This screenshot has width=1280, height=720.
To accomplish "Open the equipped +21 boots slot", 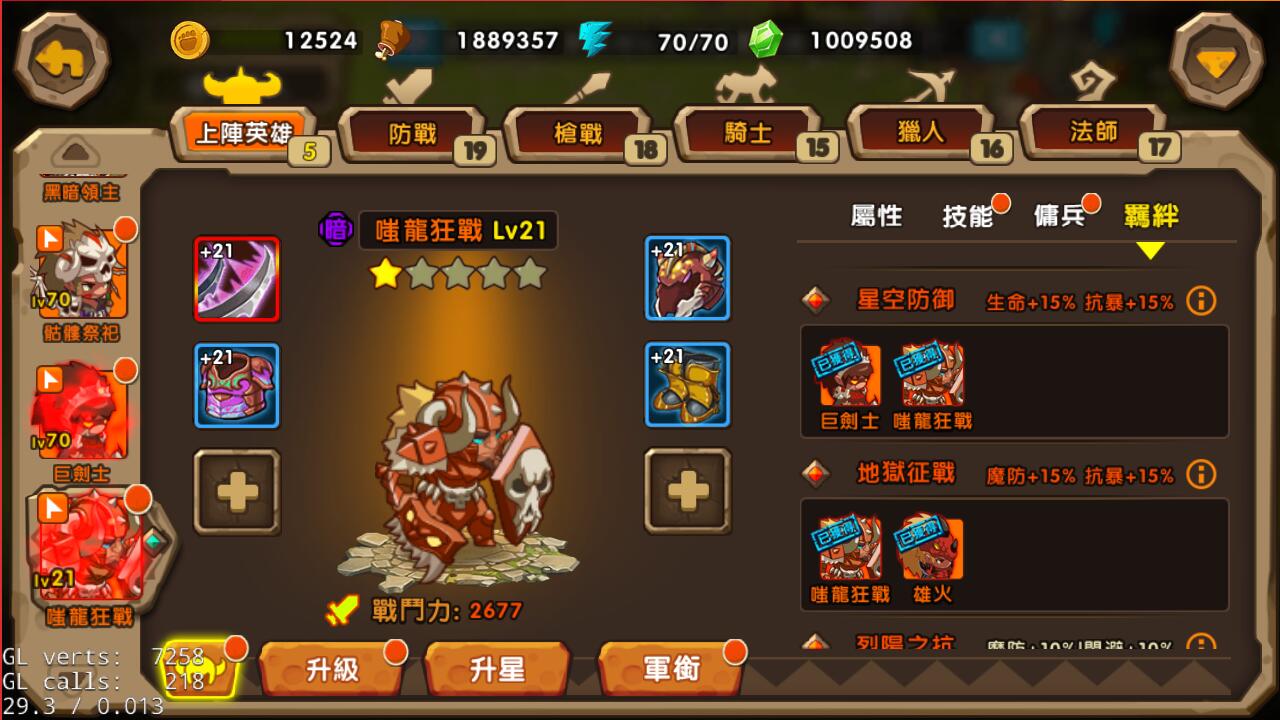I will pos(687,387).
